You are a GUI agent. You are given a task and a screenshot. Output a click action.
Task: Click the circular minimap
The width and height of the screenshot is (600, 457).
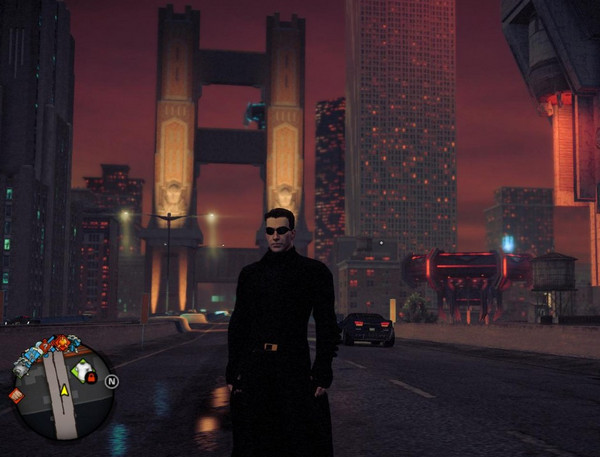[65, 392]
